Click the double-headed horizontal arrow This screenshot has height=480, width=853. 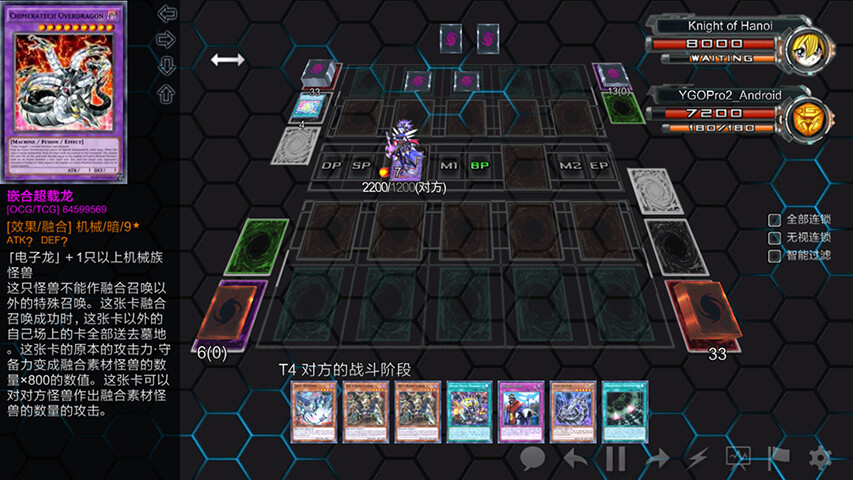(x=227, y=60)
